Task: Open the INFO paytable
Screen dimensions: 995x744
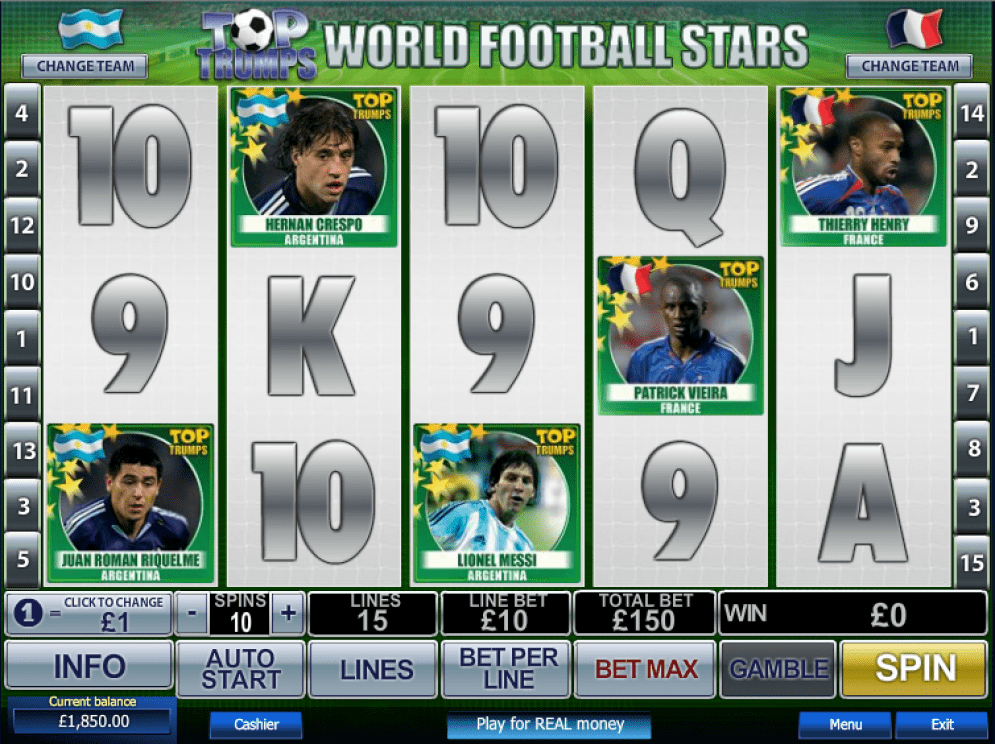Action: [x=89, y=667]
